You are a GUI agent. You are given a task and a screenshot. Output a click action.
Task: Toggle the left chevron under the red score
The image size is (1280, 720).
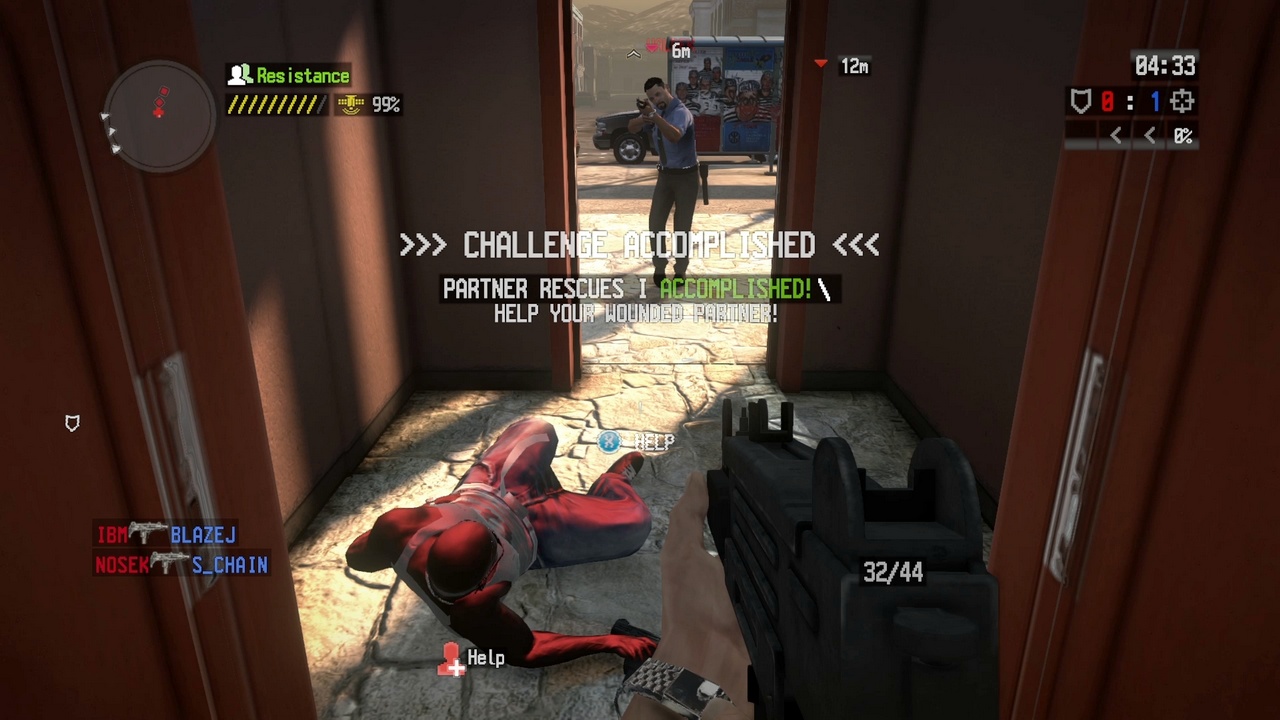tap(1115, 136)
